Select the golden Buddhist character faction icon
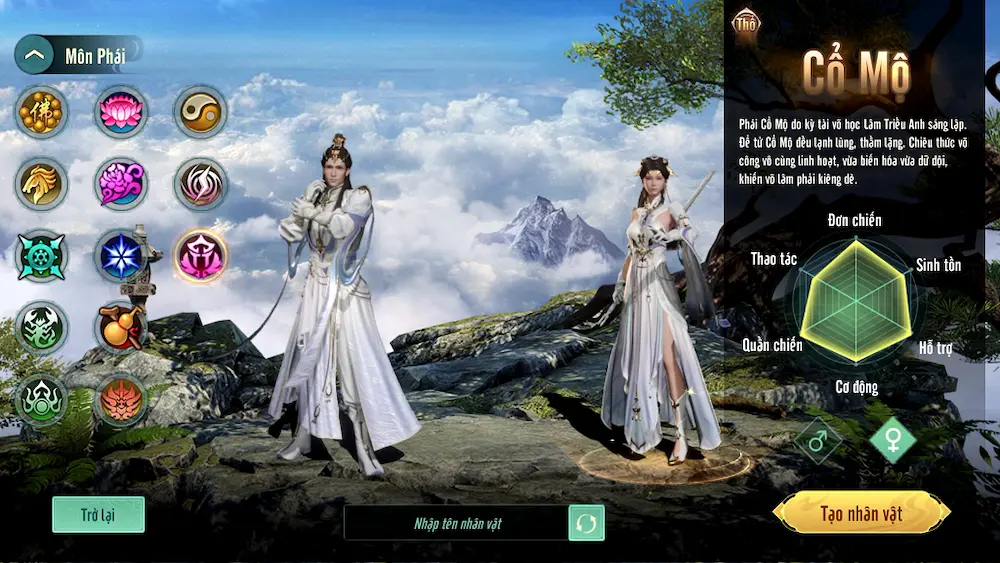 pyautogui.click(x=41, y=112)
